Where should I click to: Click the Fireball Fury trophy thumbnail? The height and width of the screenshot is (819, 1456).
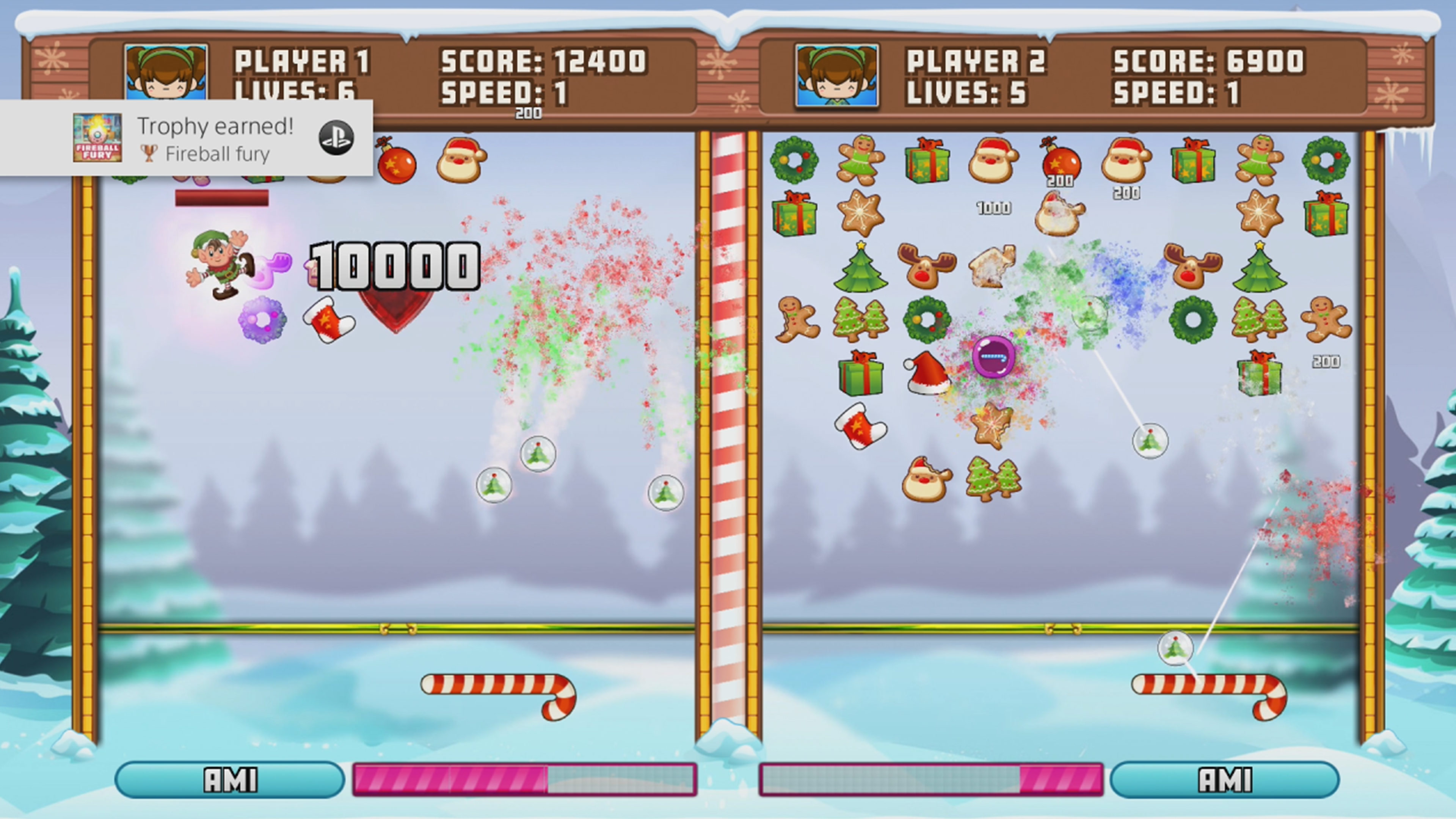[97, 138]
